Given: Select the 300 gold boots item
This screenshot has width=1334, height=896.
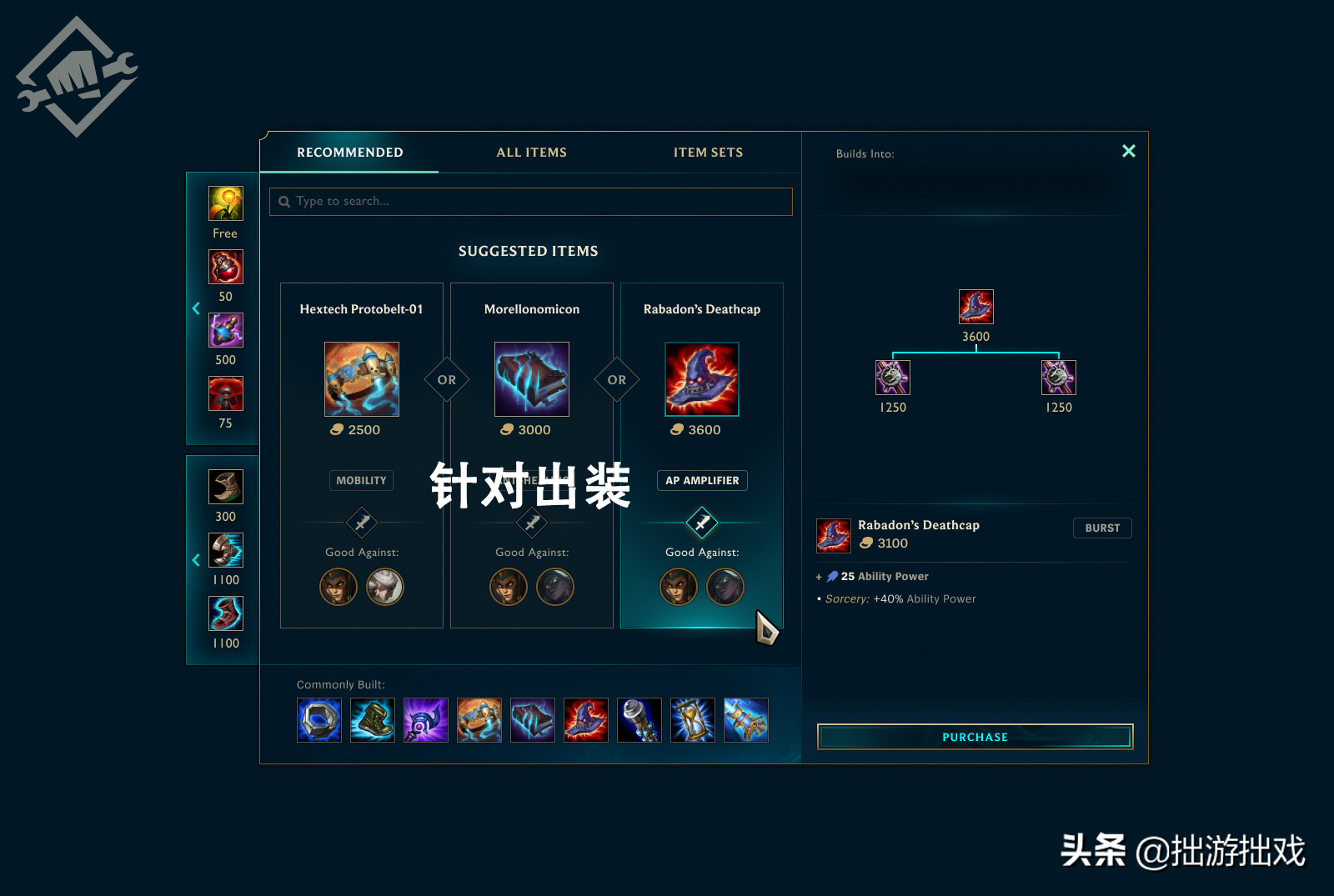Looking at the screenshot, I should click(x=226, y=487).
